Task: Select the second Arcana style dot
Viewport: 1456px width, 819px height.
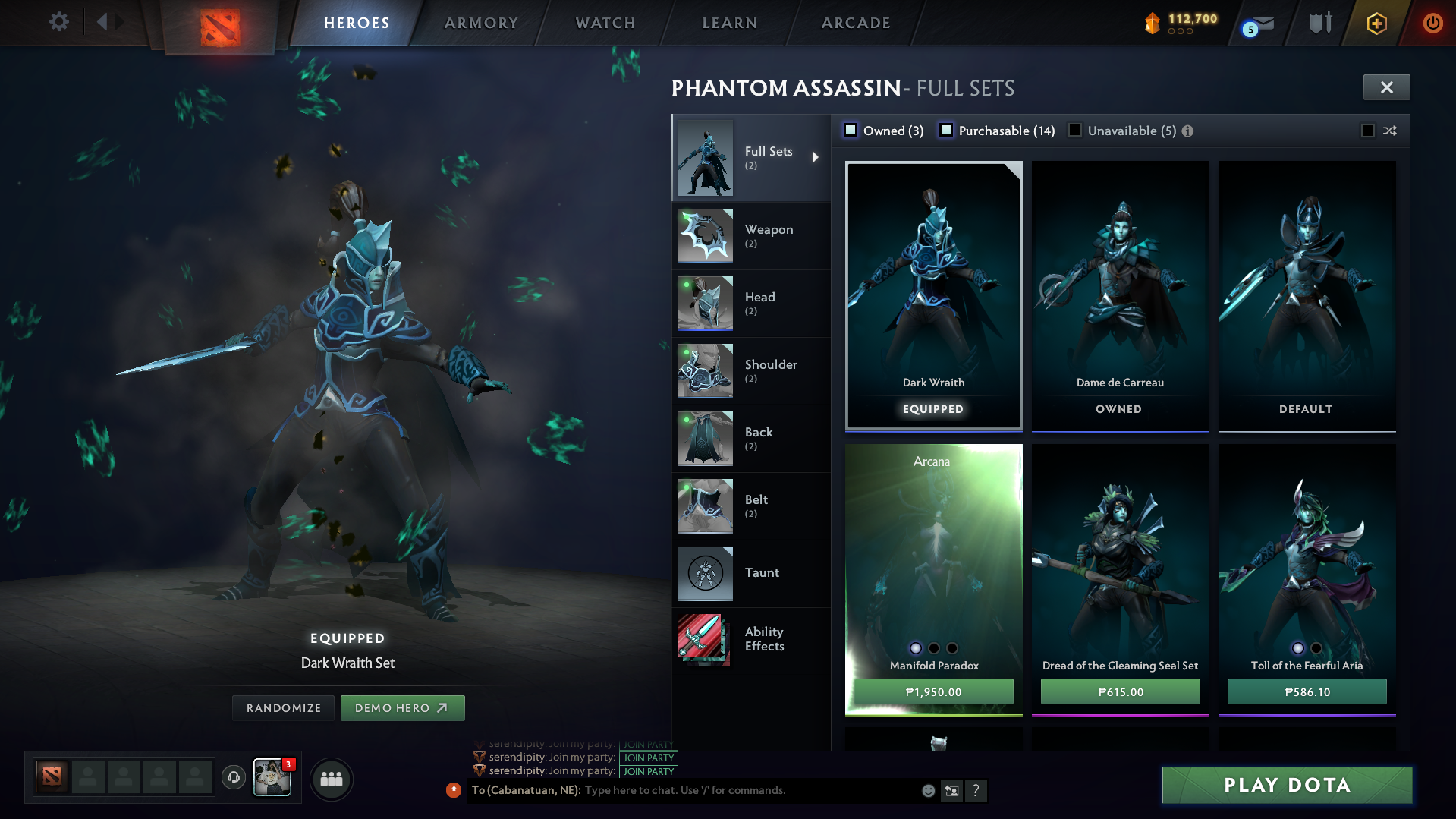Action: click(932, 648)
